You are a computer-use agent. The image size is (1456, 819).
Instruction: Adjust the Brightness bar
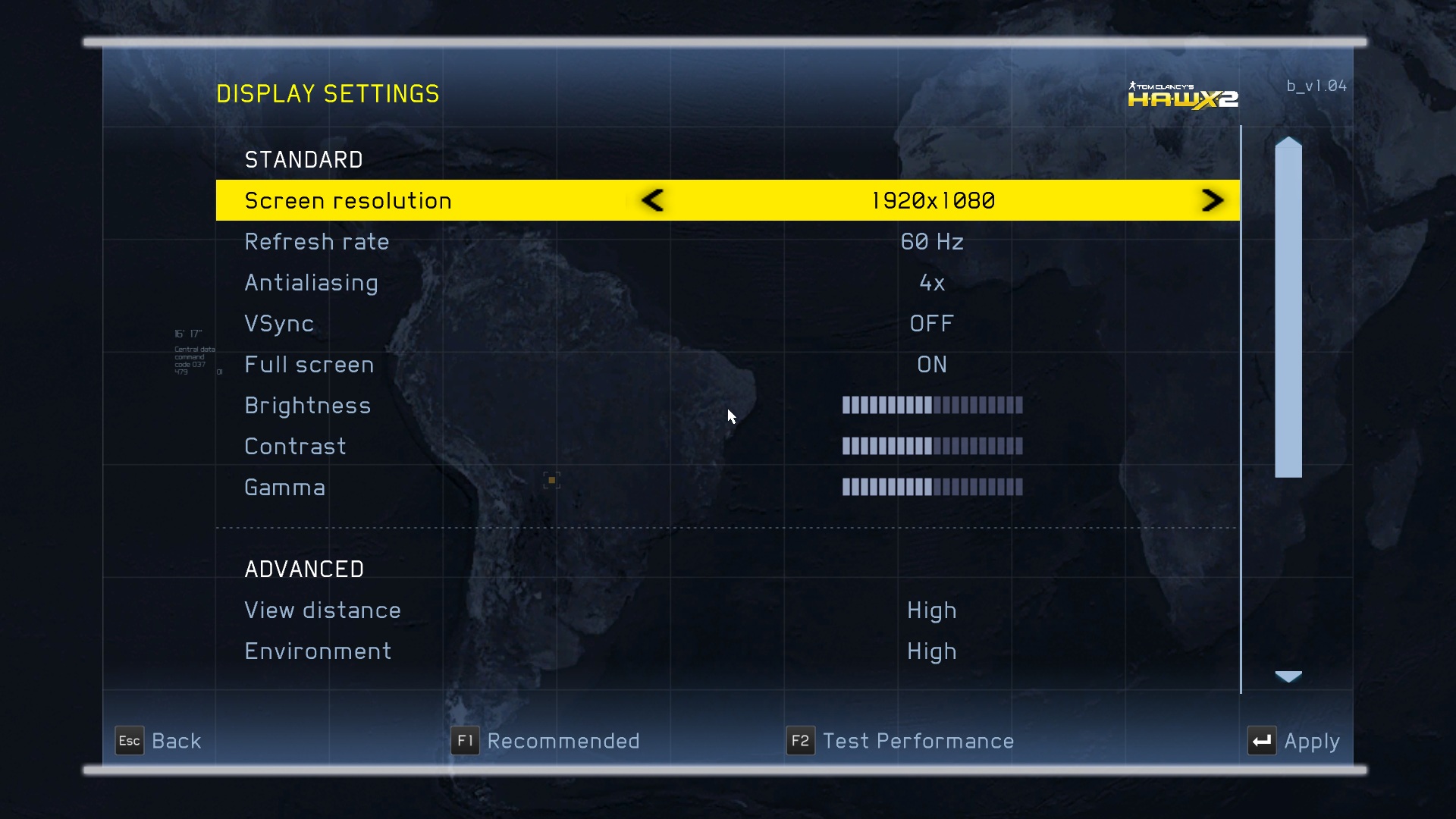click(x=932, y=406)
